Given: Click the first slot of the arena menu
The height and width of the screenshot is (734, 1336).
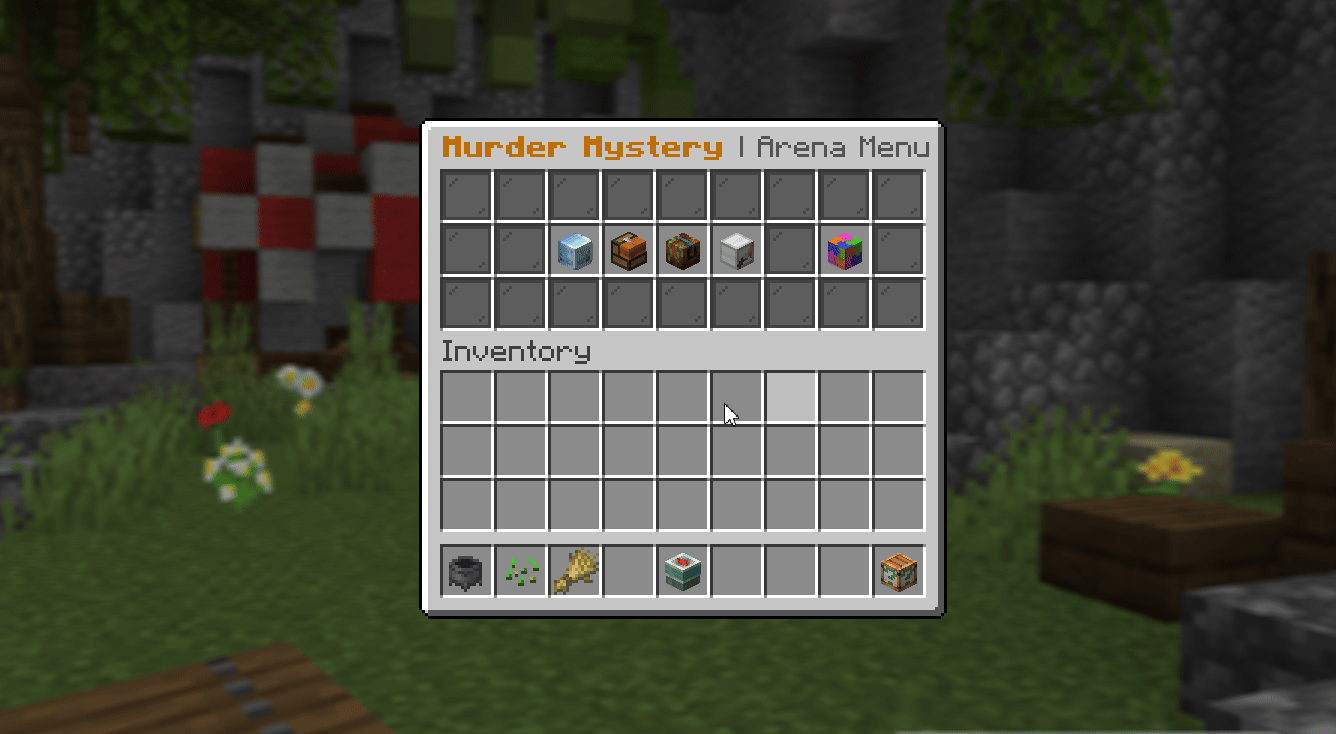Looking at the screenshot, I should pos(465,195).
